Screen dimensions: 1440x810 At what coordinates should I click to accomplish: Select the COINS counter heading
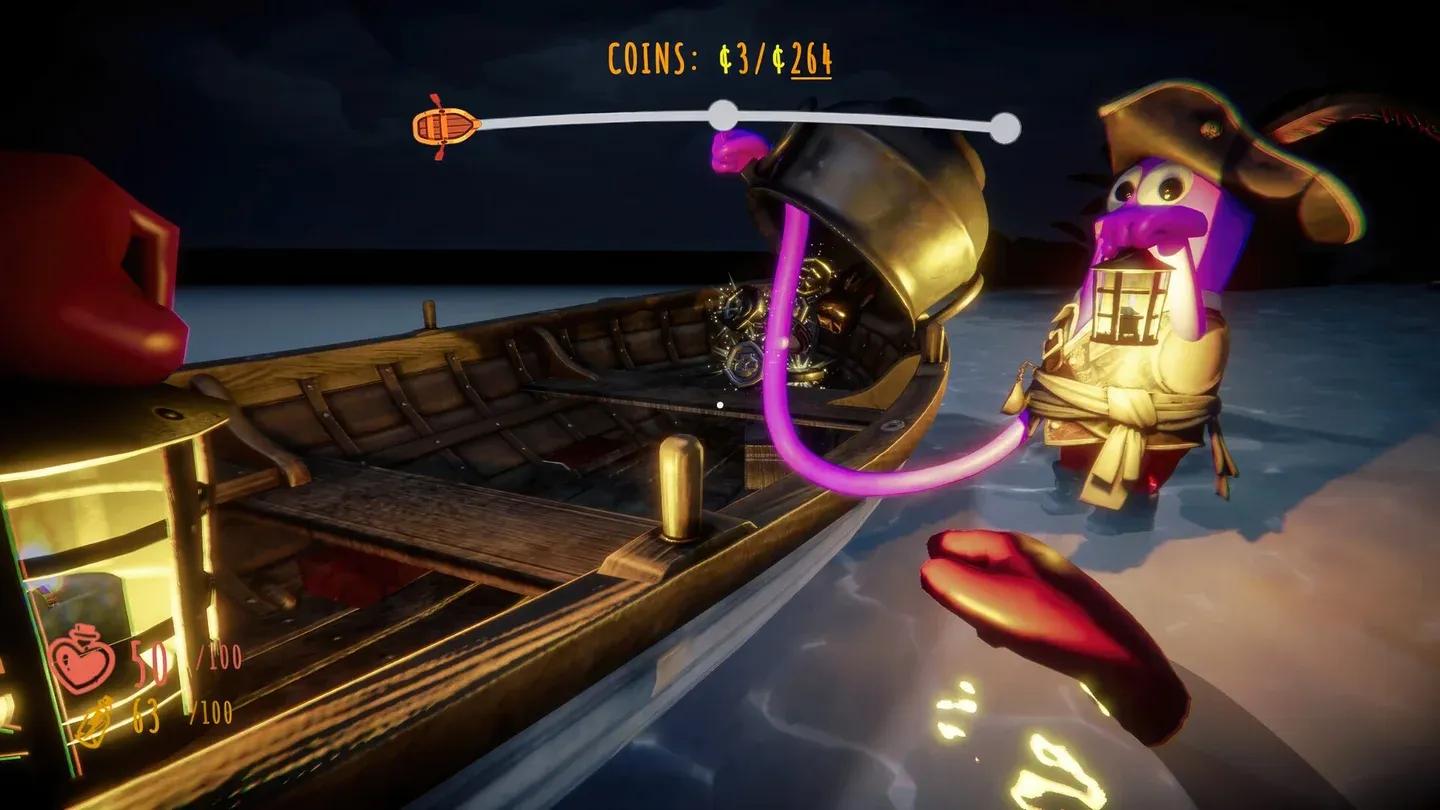(650, 58)
